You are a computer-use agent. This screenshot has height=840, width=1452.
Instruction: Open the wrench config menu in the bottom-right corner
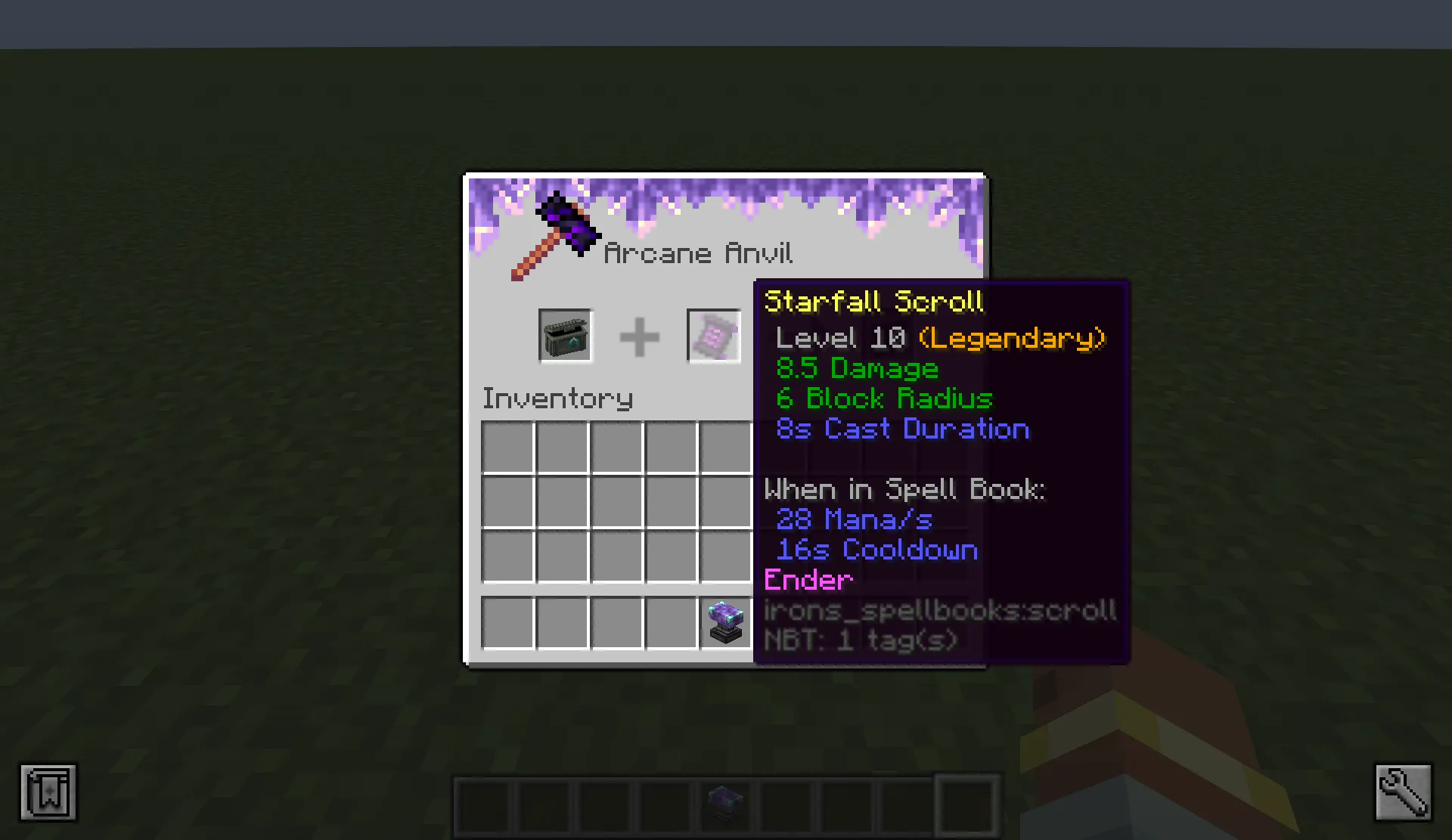point(1403,792)
